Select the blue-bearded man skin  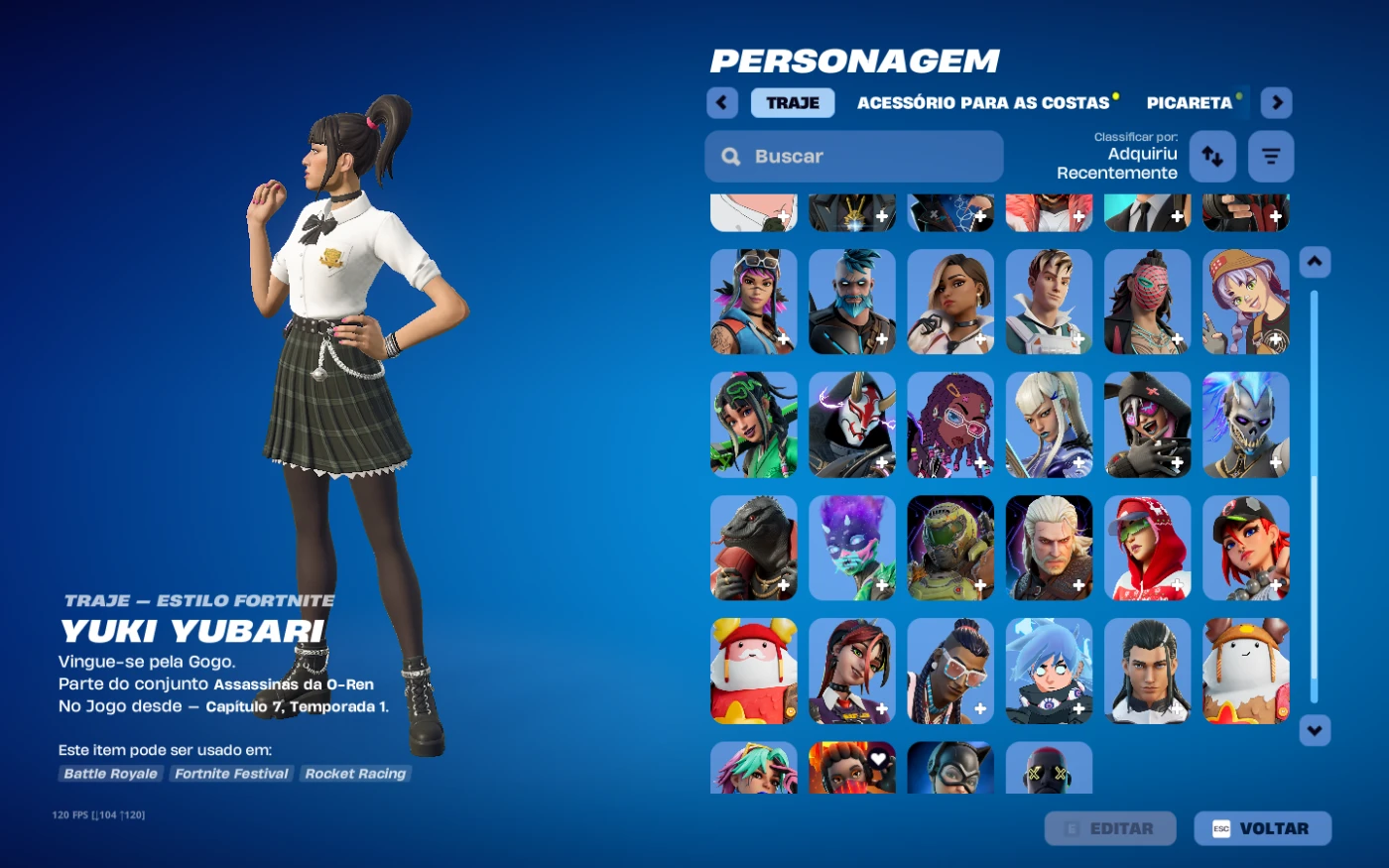tap(852, 303)
